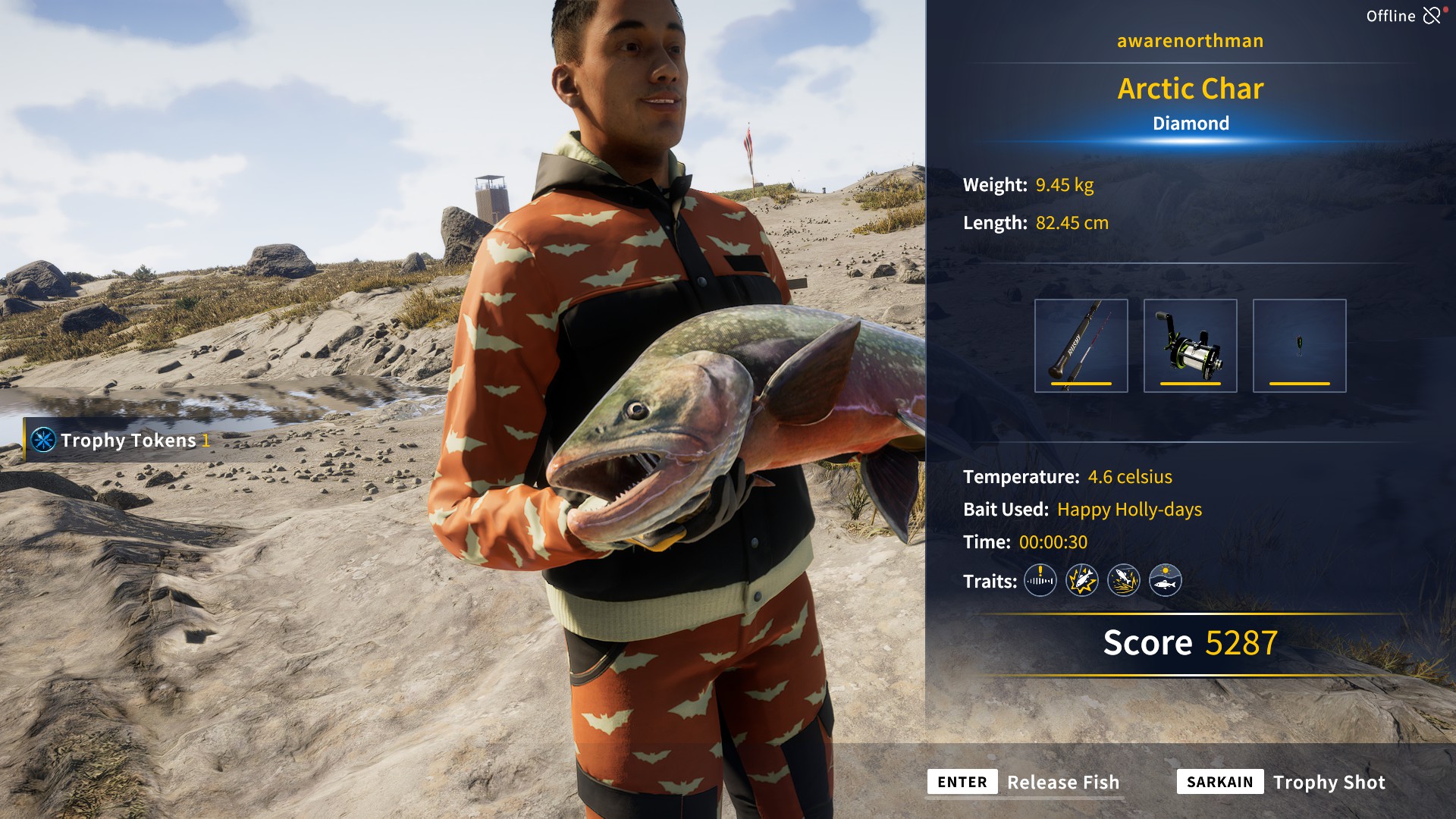Click the Offline connection status icon
The width and height of the screenshot is (1456, 819).
tap(1432, 16)
